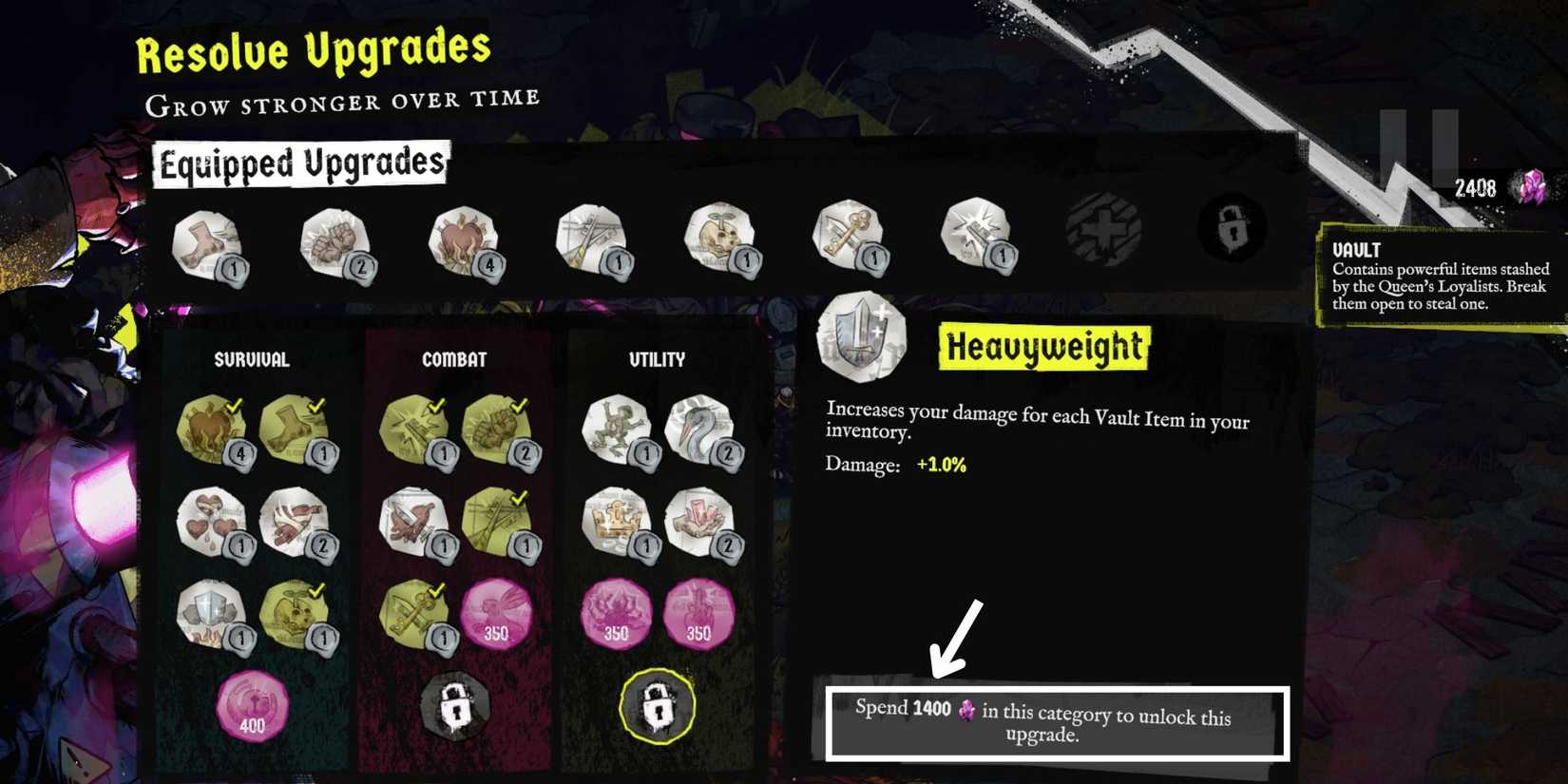Purchase the 400 cost Survival upgrade

tap(252, 703)
